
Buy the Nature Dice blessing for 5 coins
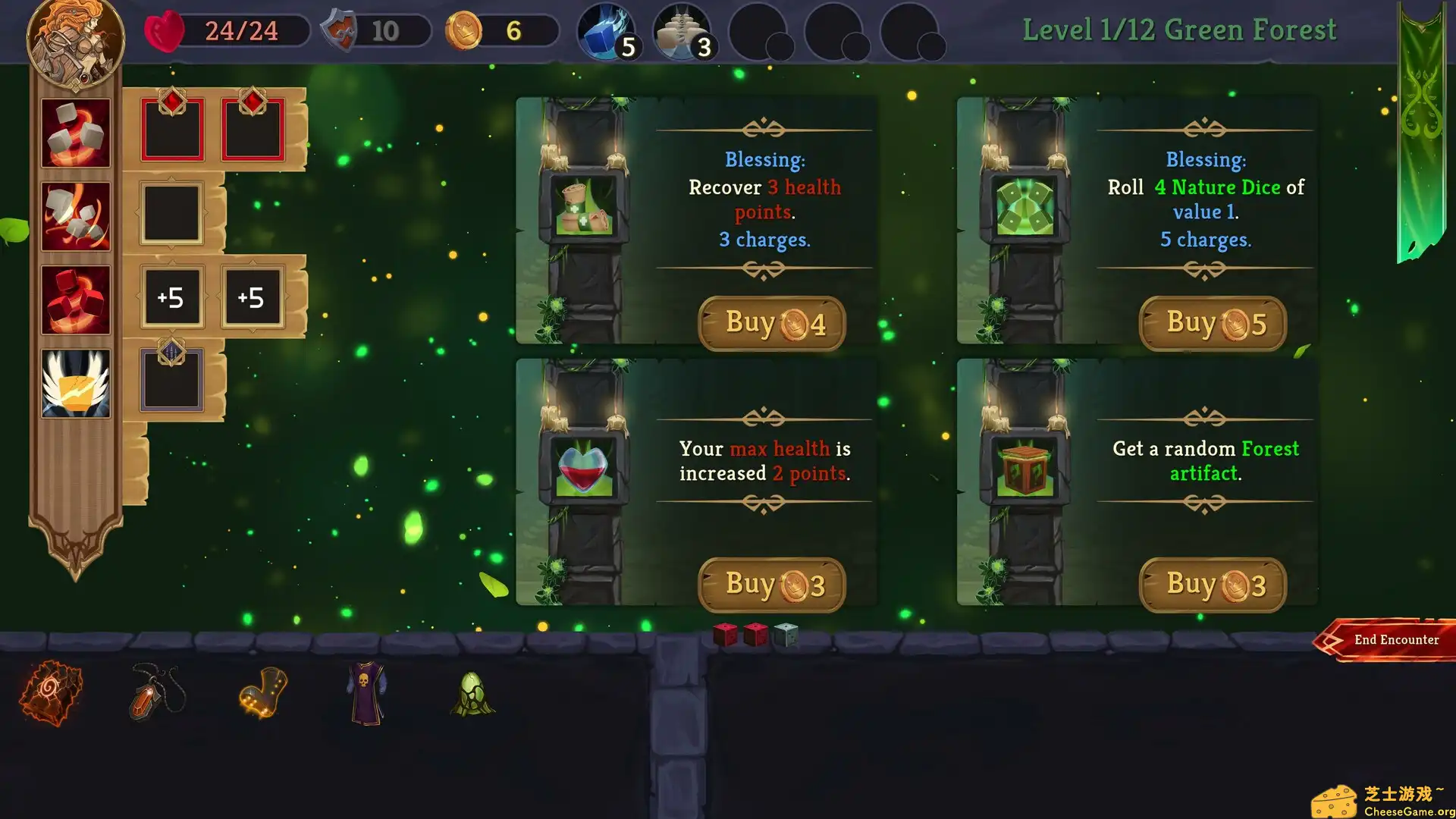1213,324
